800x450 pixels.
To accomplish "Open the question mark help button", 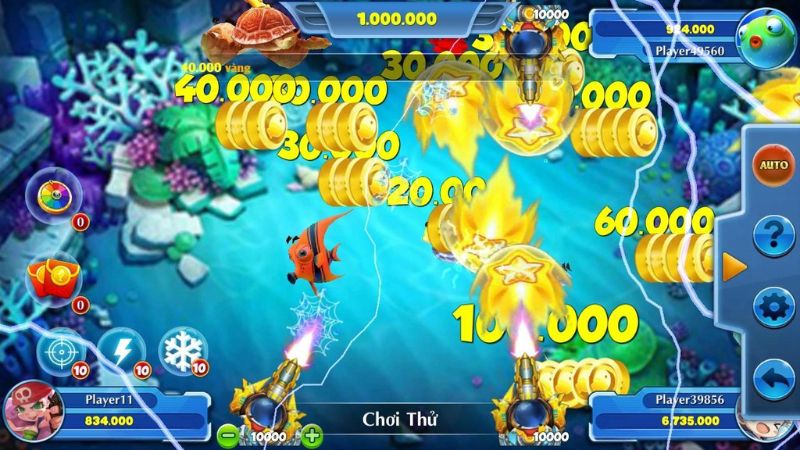I will [772, 236].
